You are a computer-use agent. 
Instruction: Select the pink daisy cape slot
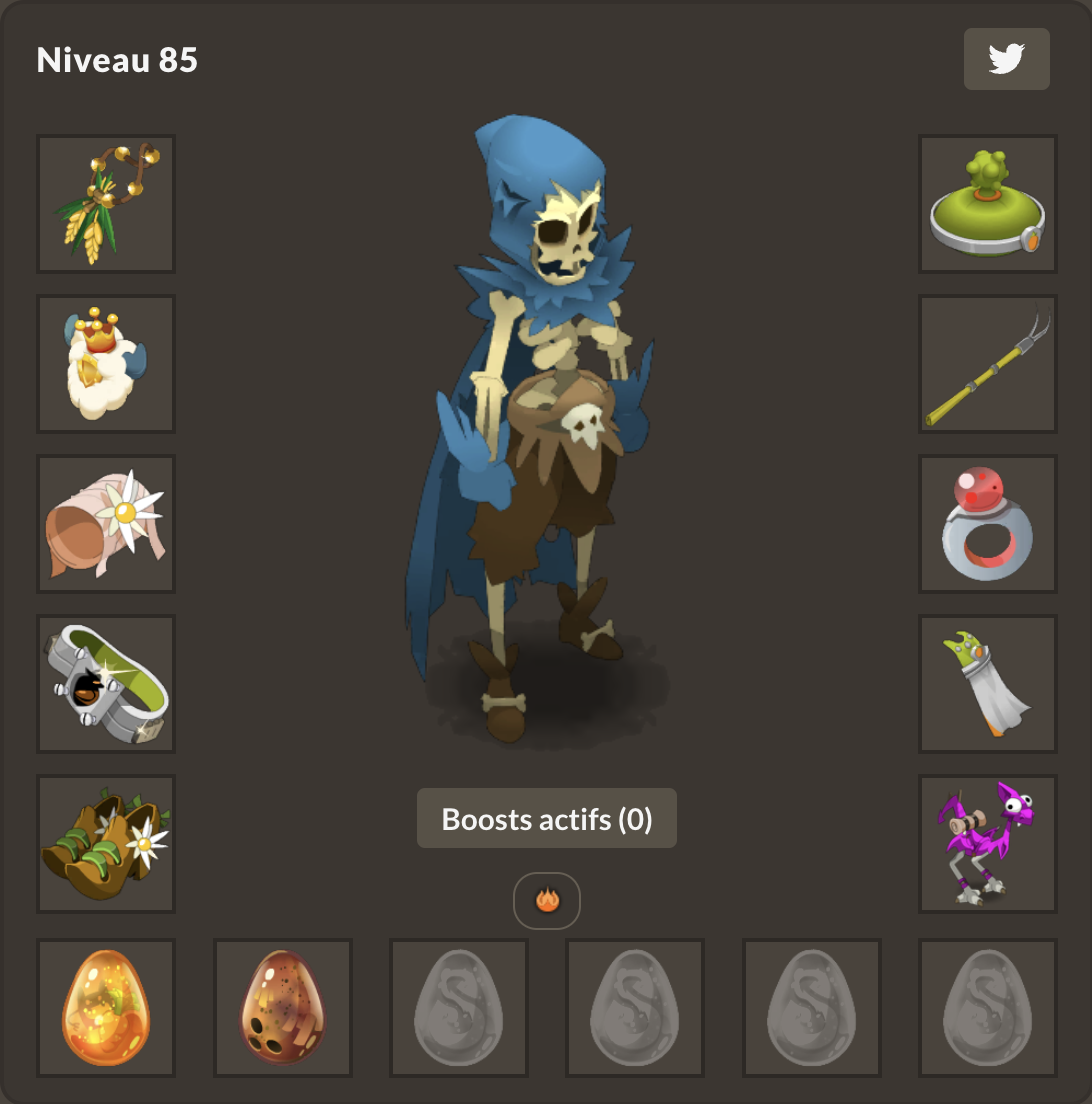[x=106, y=524]
